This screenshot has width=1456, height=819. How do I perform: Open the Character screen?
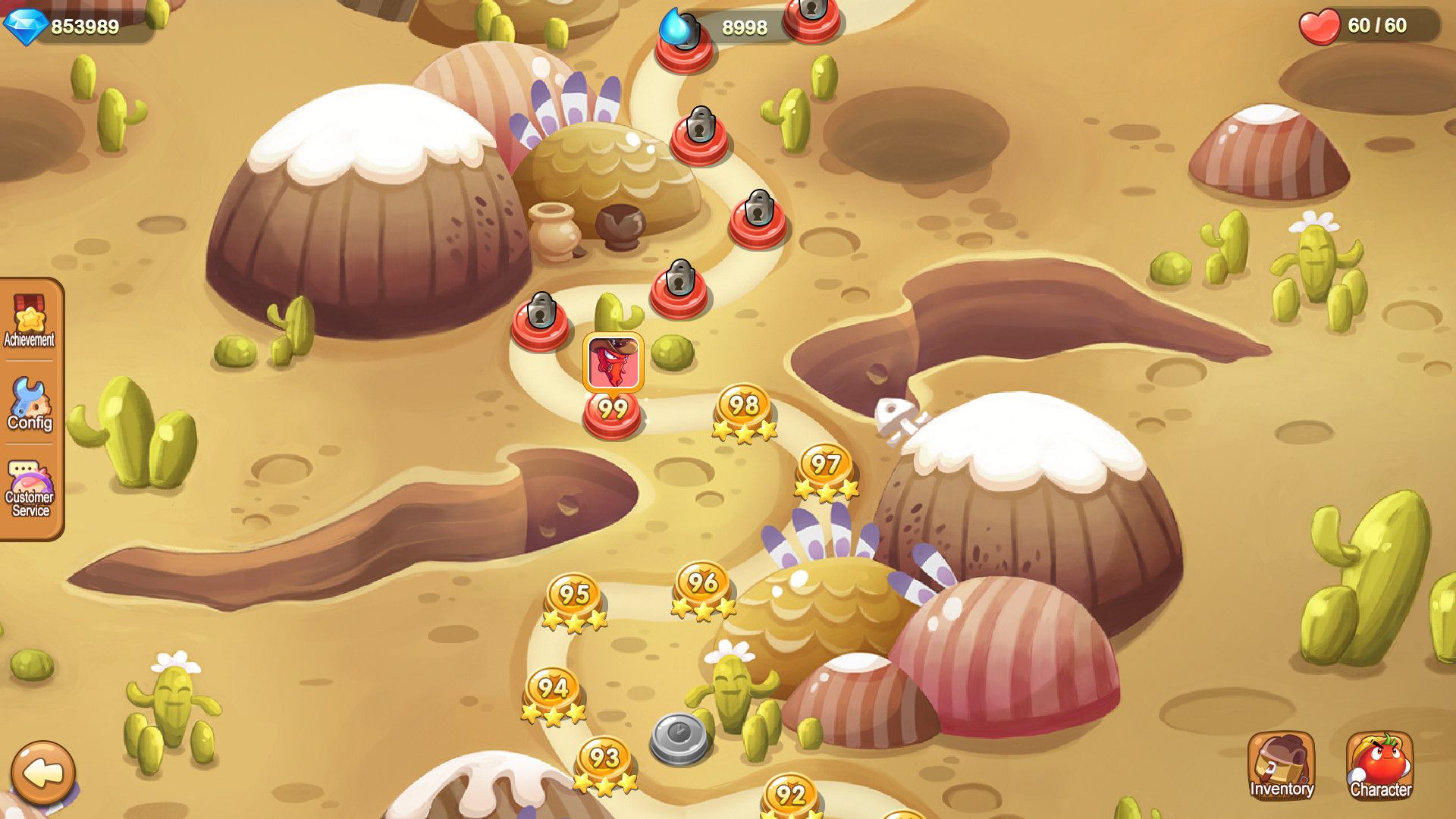pyautogui.click(x=1379, y=765)
